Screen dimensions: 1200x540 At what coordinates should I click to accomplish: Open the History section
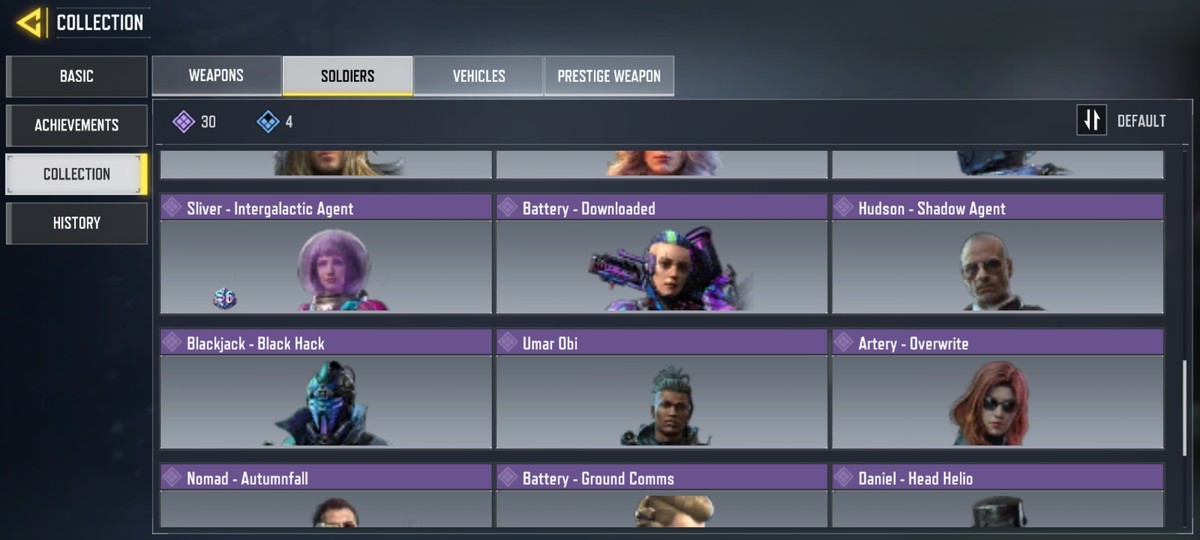(77, 223)
